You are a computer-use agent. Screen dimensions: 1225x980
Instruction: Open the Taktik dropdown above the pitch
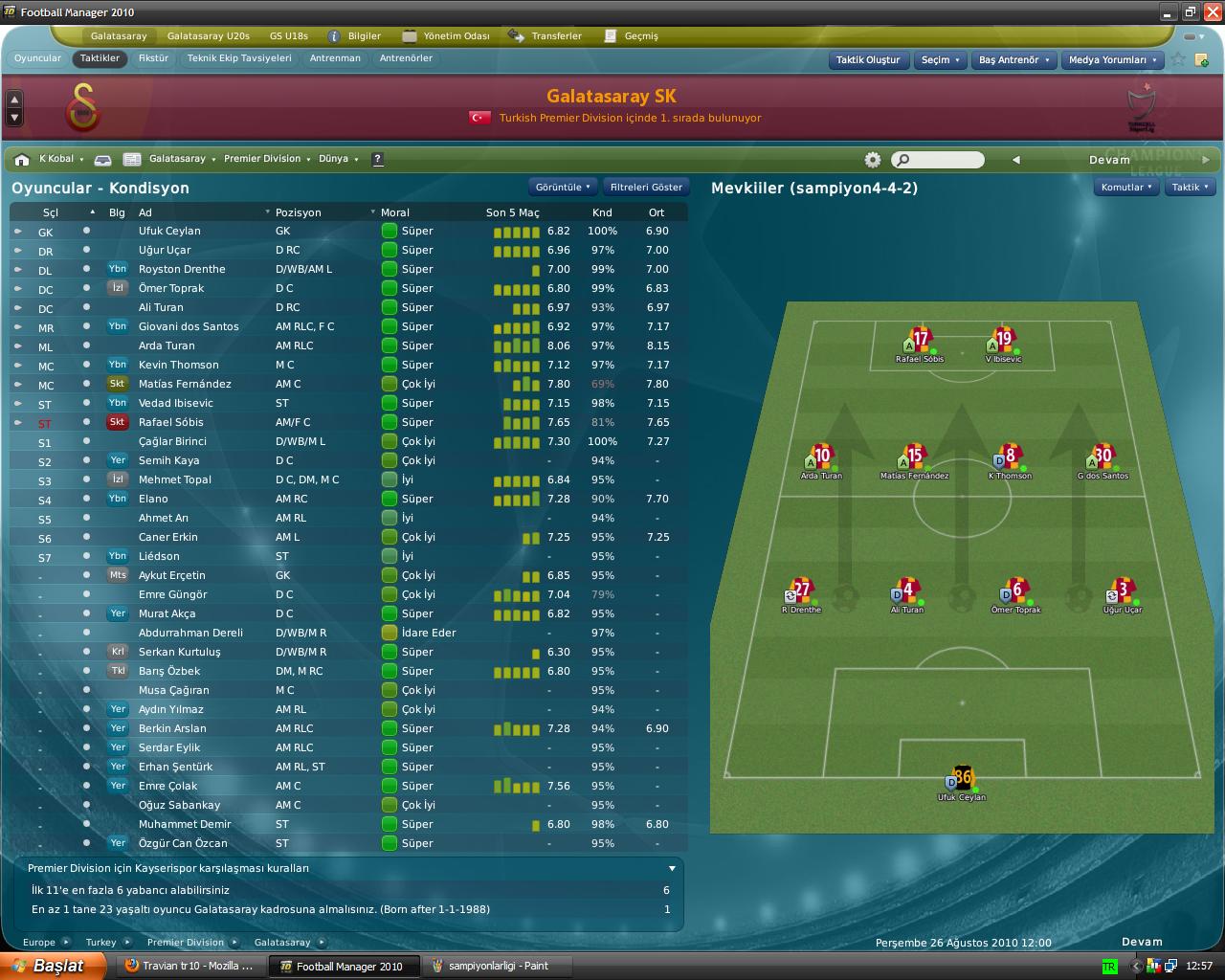[x=1191, y=188]
